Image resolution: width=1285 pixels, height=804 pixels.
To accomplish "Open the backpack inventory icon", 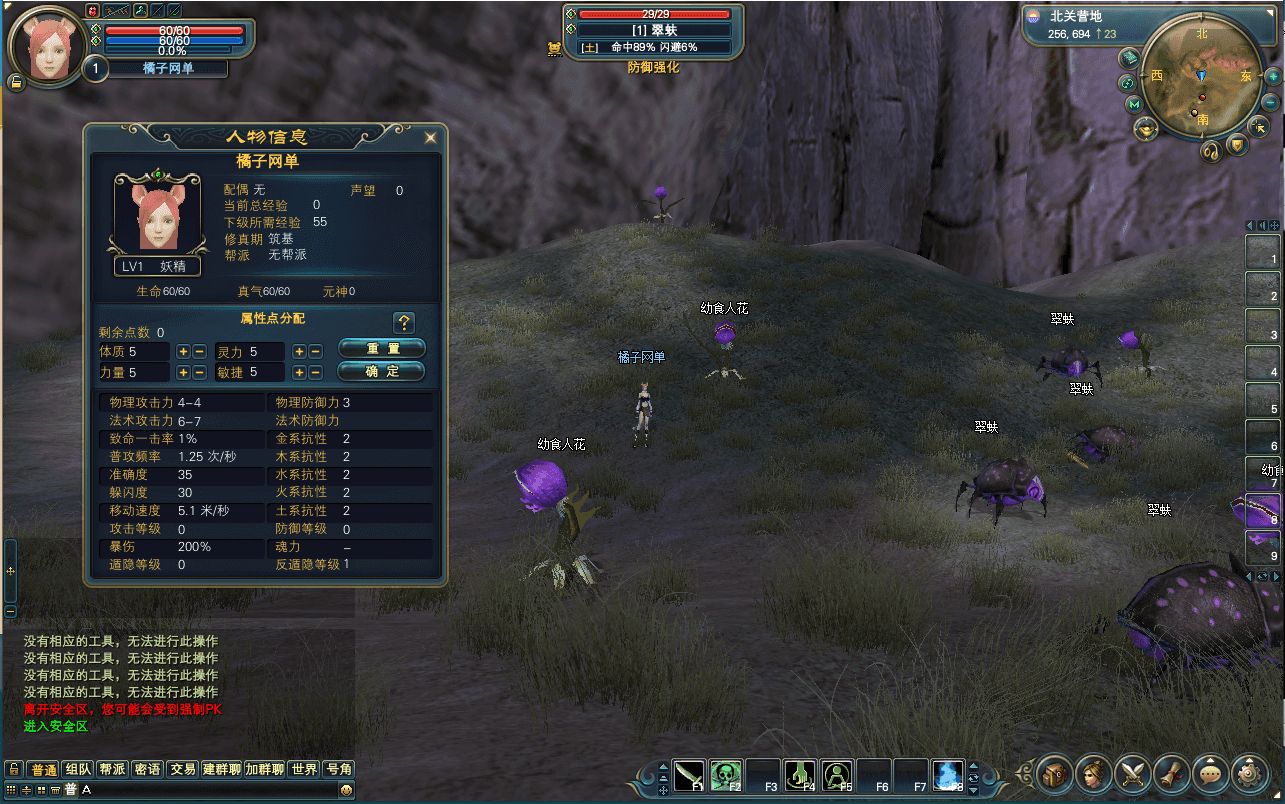I will (1055, 773).
